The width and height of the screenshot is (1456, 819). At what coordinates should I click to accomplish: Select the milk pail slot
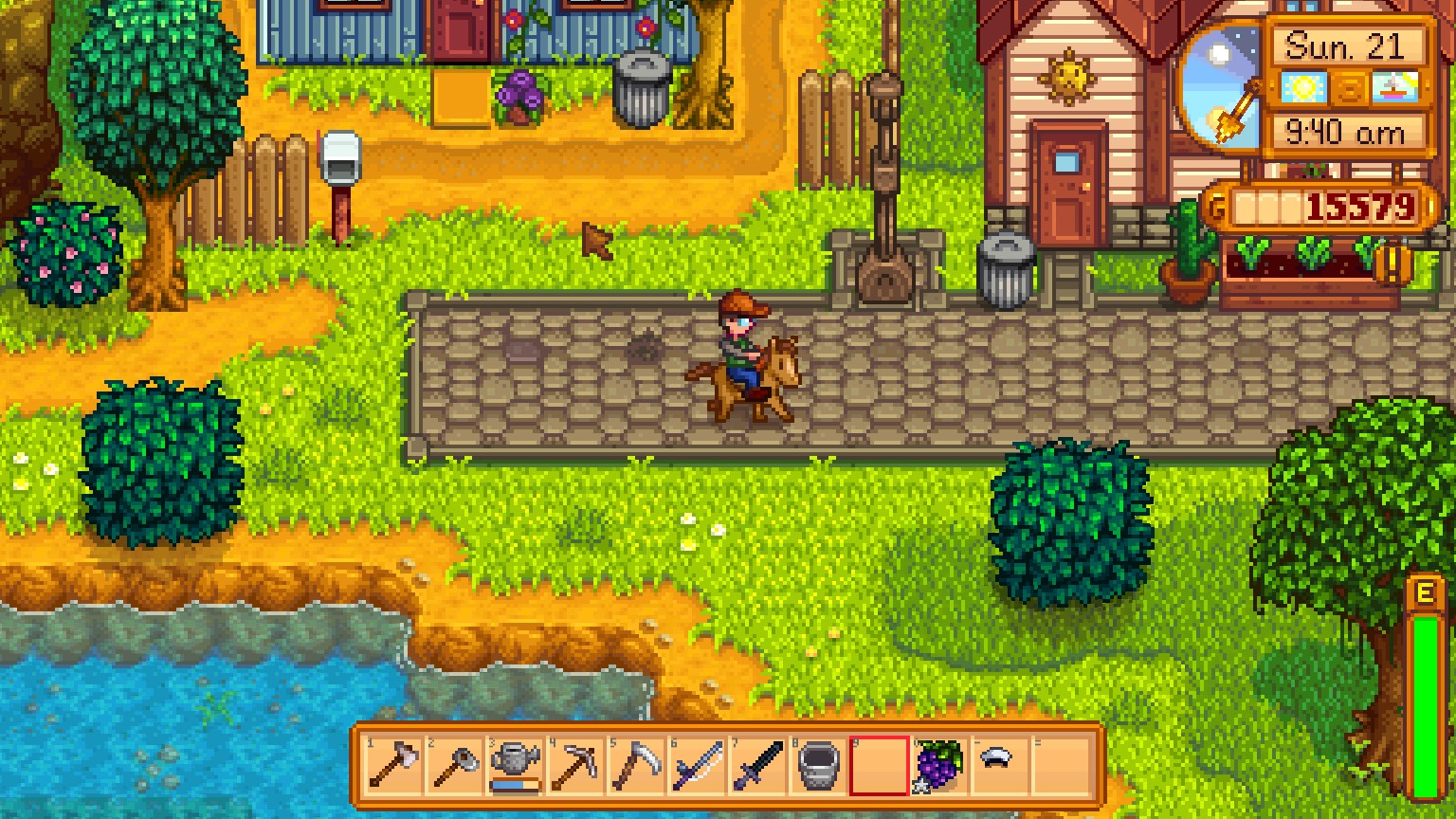(819, 766)
